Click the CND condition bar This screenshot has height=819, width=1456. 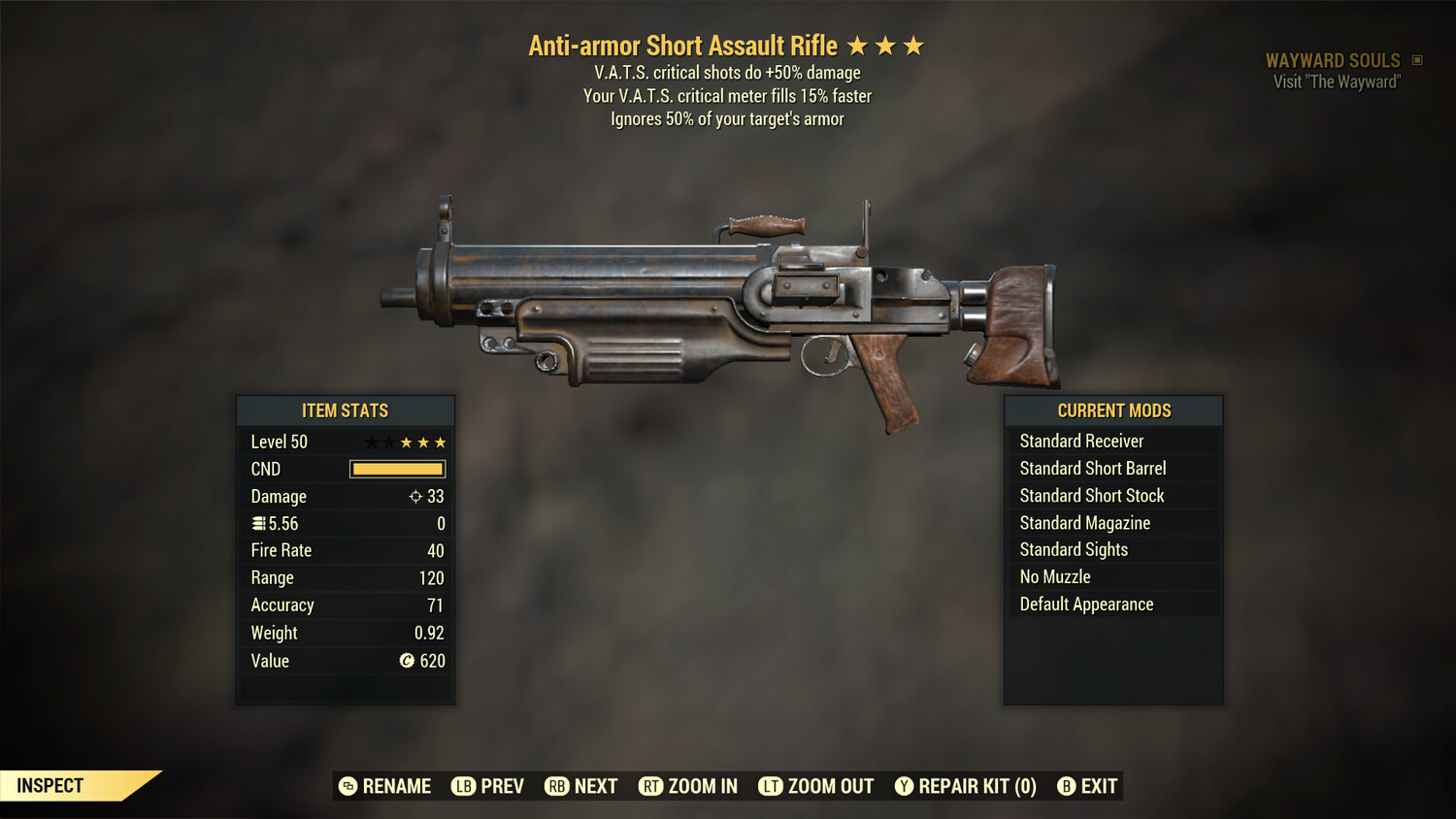(x=396, y=469)
